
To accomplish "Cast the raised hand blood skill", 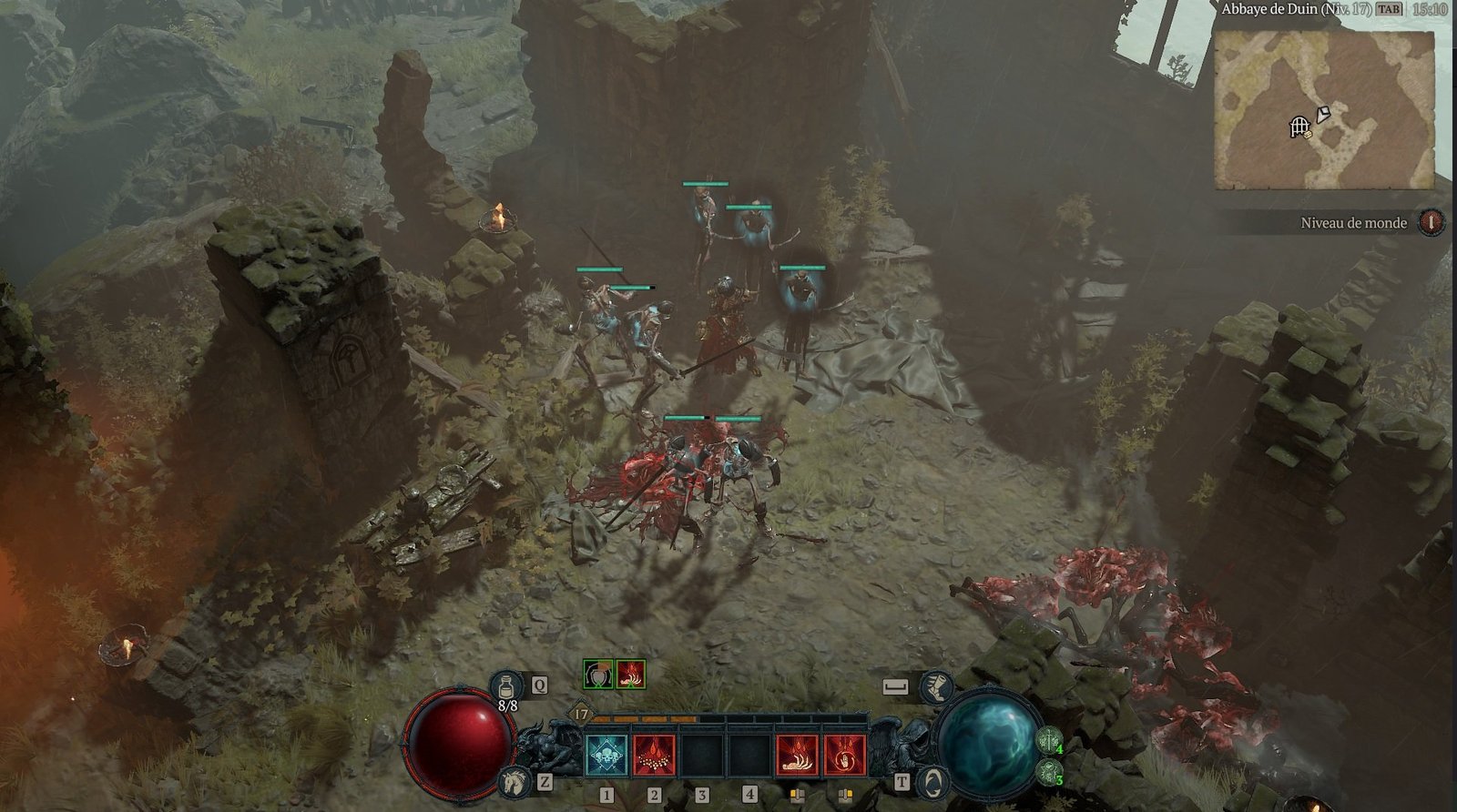I will tap(844, 755).
